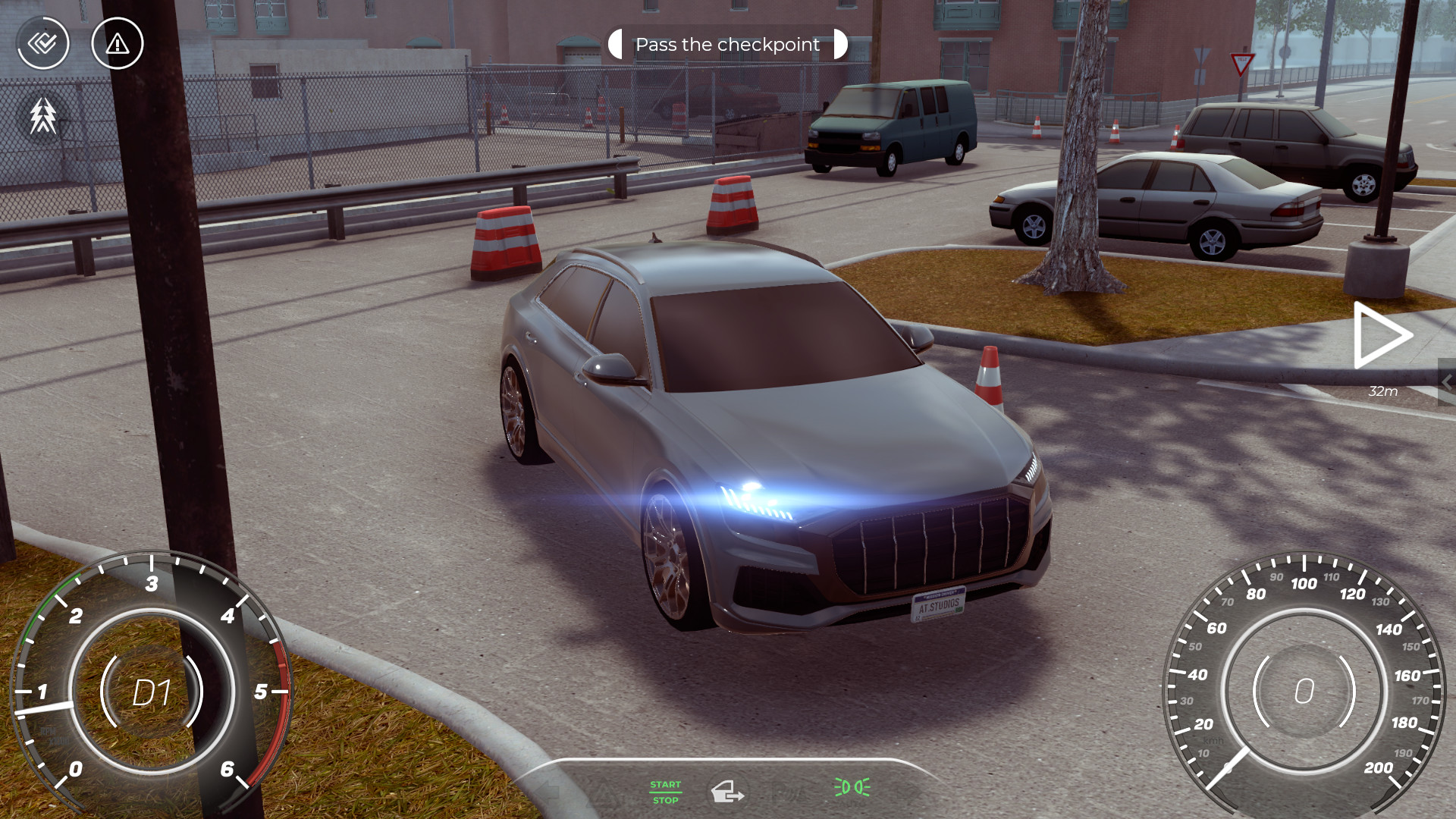Open the checkpoint tasks icon top left
1456x819 pixels.
pos(43,43)
